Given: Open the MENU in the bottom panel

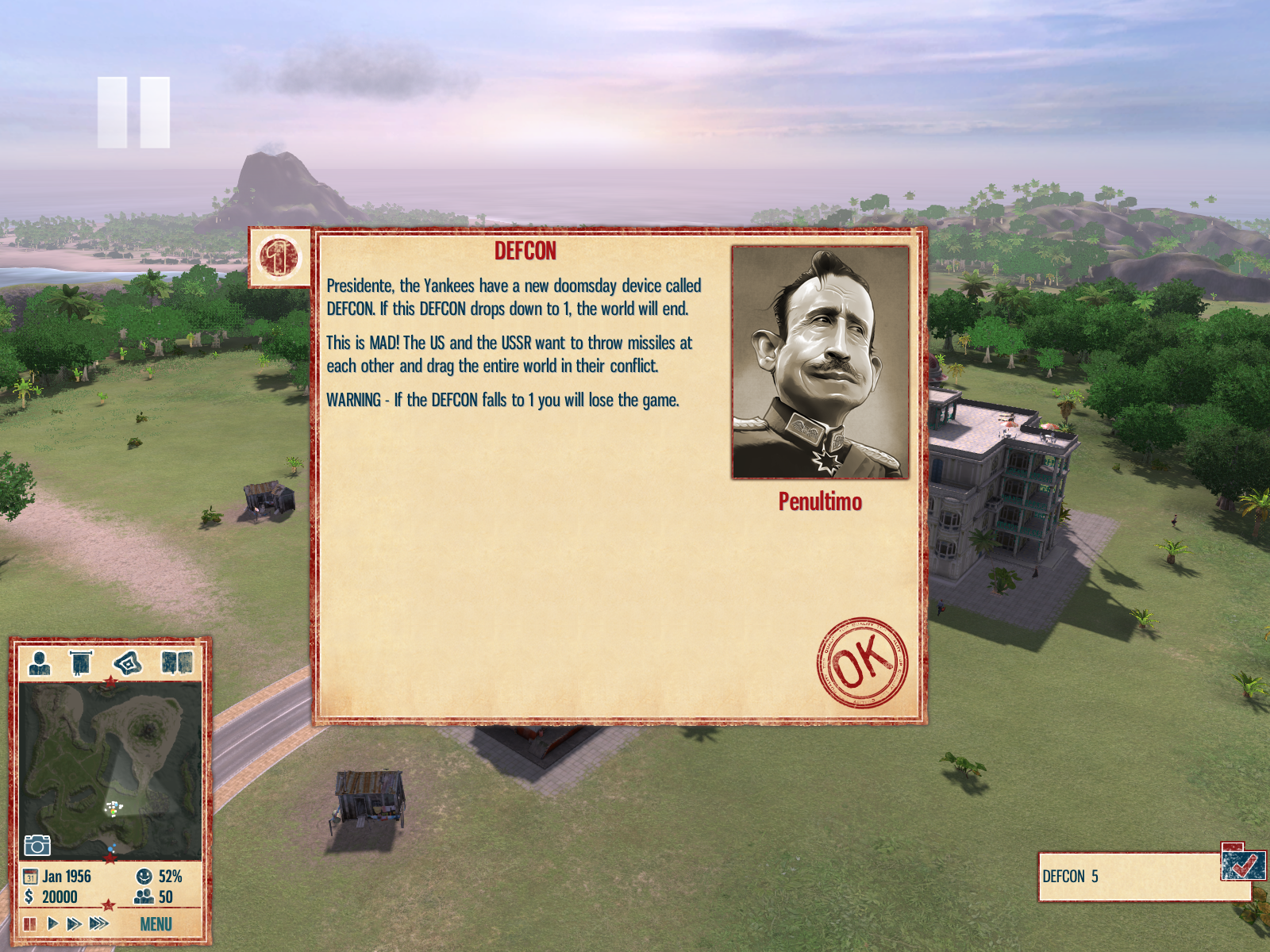Looking at the screenshot, I should tap(156, 924).
